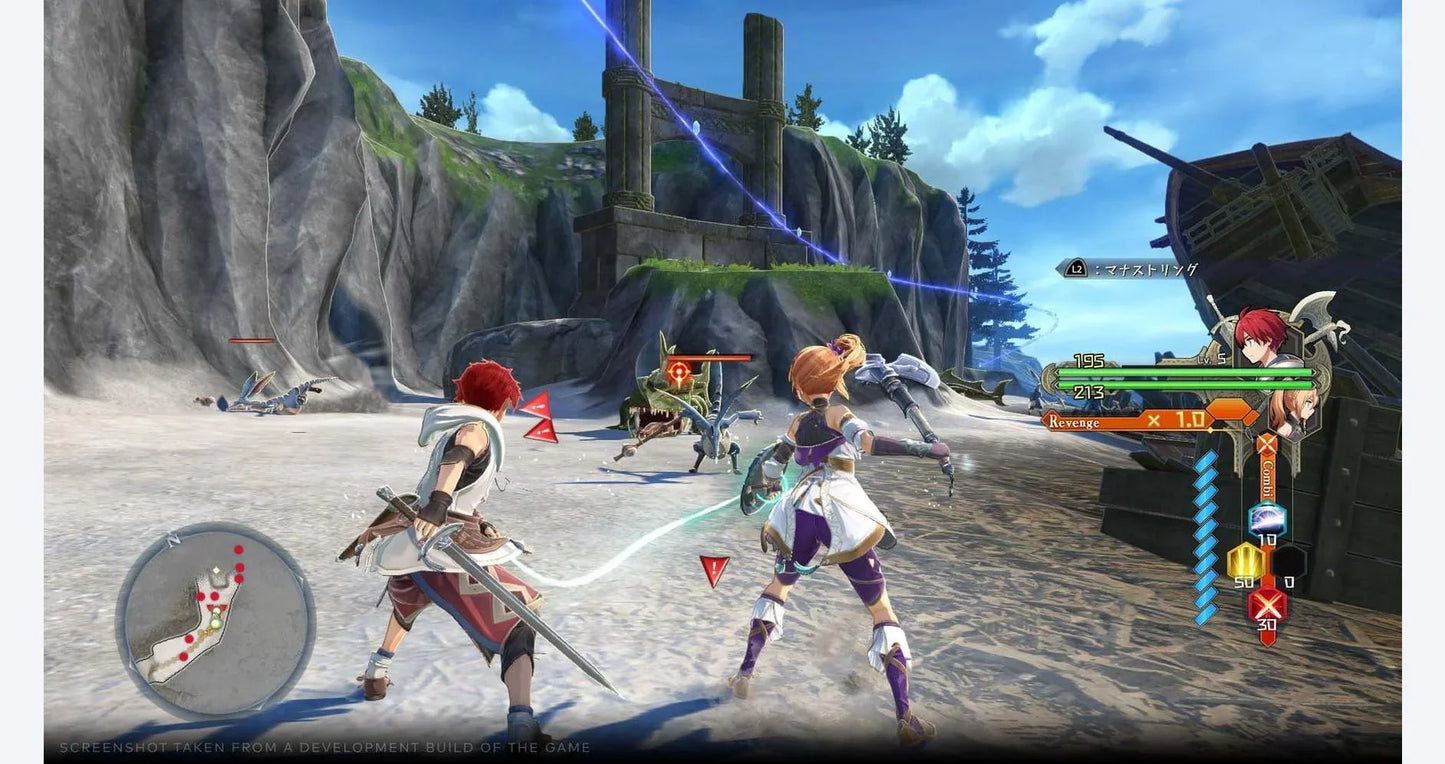Click the empty black hexagon slot showing 0

1291,558
